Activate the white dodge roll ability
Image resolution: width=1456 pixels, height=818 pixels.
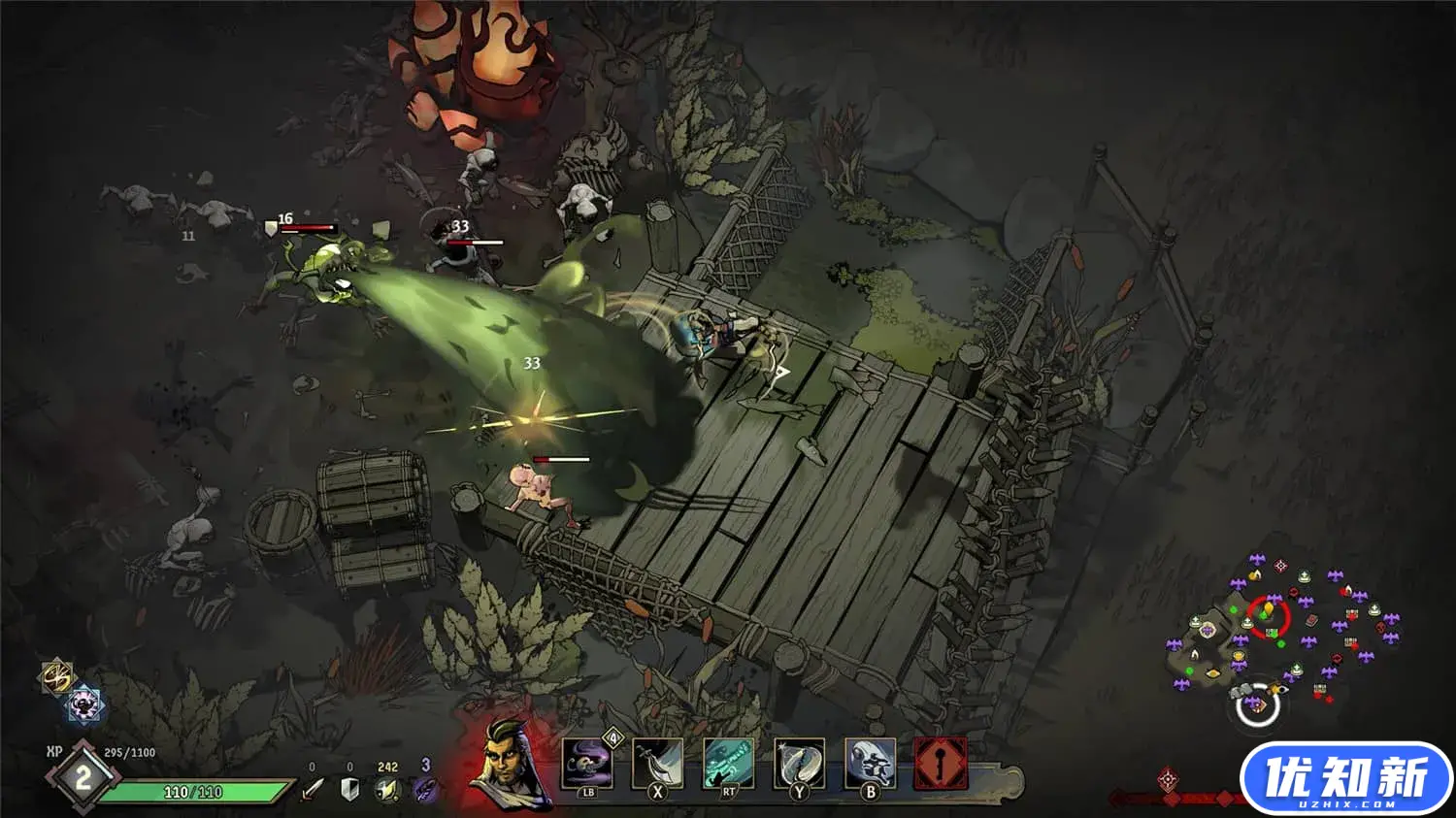tap(870, 764)
